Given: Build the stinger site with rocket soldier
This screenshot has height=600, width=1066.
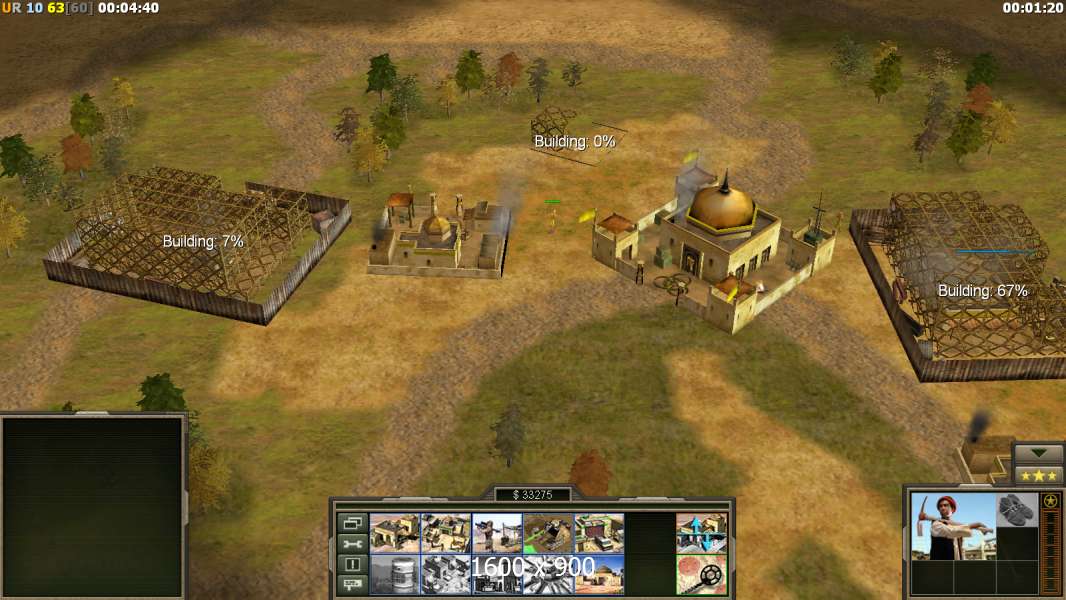Looking at the screenshot, I should click(496, 533).
